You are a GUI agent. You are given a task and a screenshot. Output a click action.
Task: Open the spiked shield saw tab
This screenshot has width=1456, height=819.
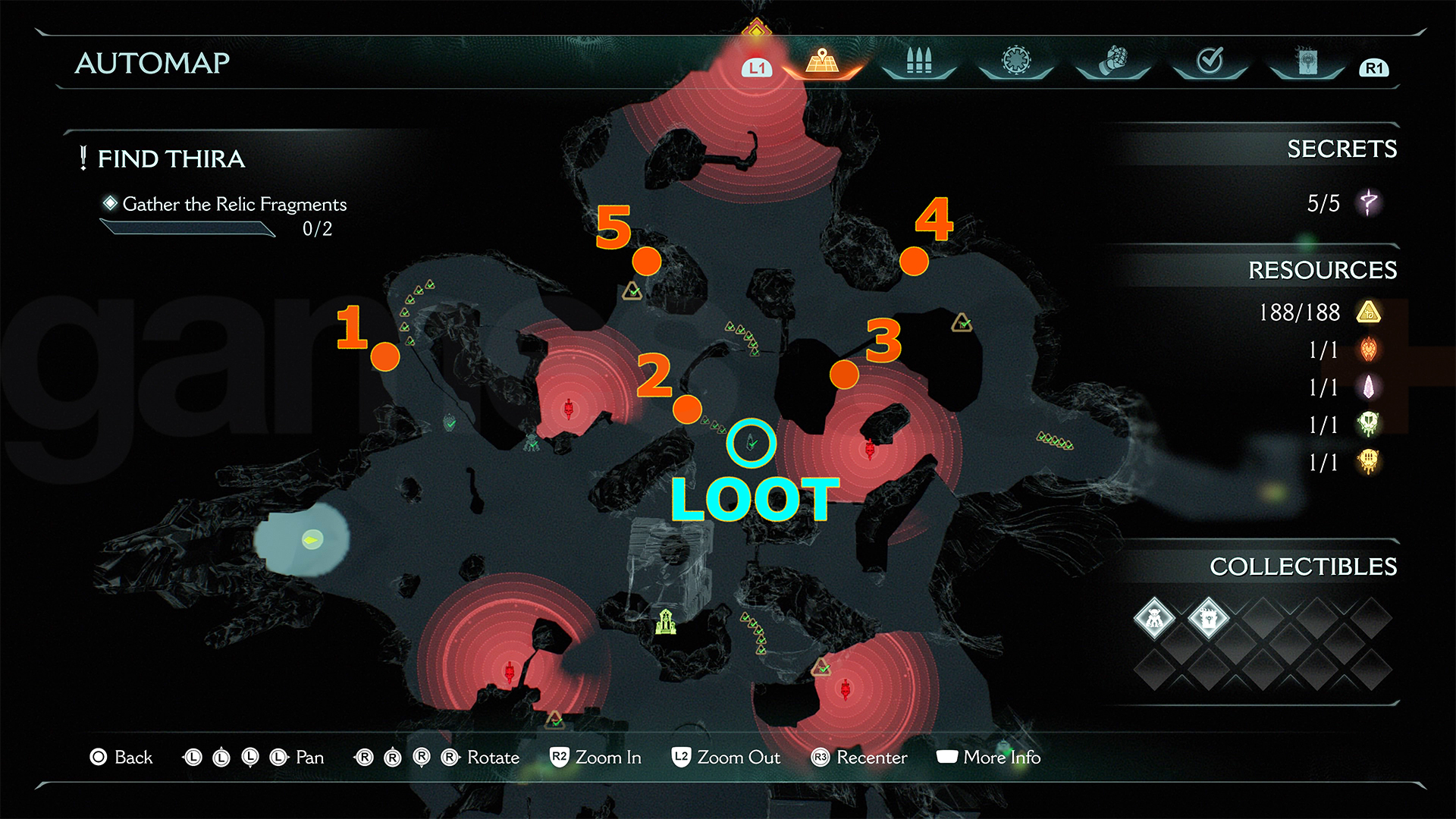pyautogui.click(x=1016, y=61)
